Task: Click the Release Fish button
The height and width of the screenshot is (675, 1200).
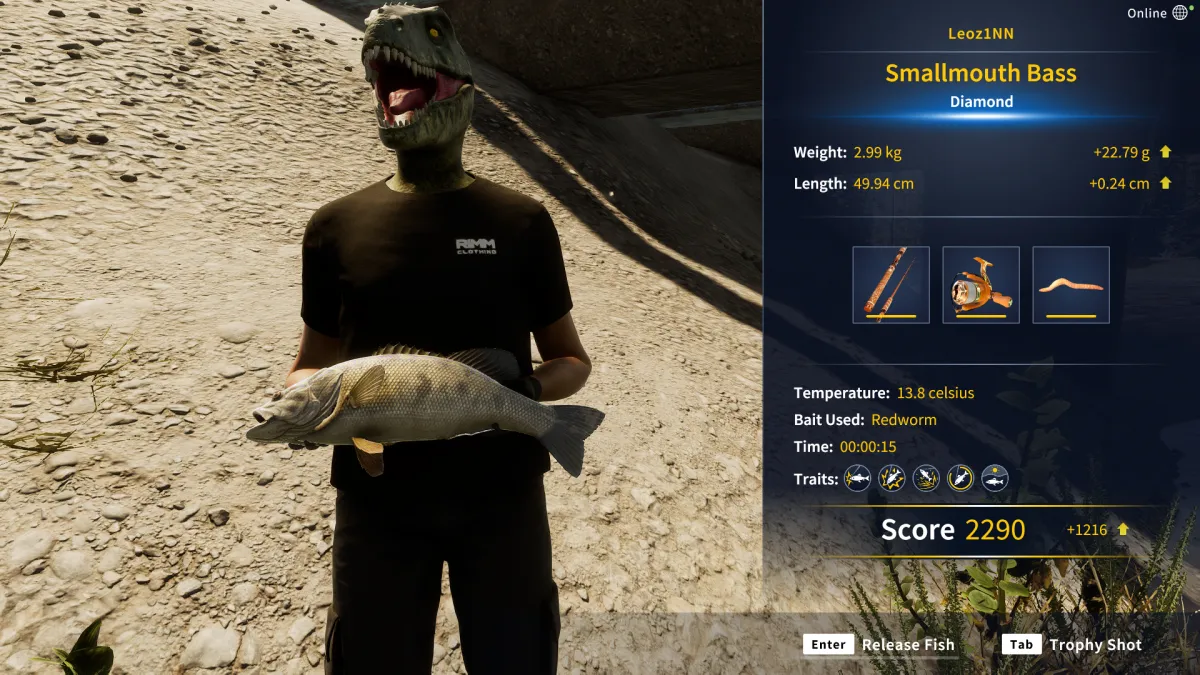Action: coord(880,645)
